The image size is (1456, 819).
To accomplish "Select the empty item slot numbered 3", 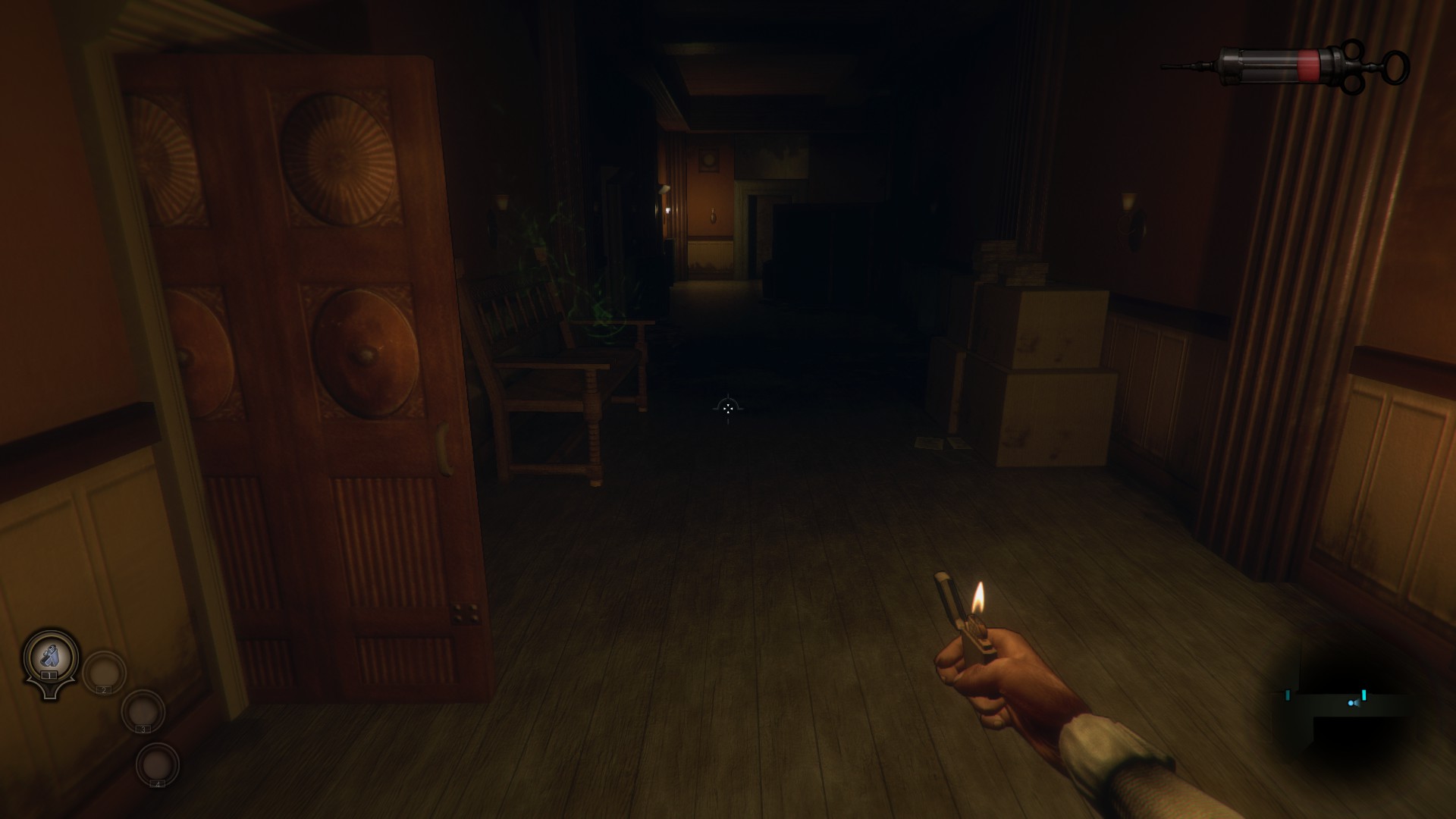I will pyautogui.click(x=143, y=711).
